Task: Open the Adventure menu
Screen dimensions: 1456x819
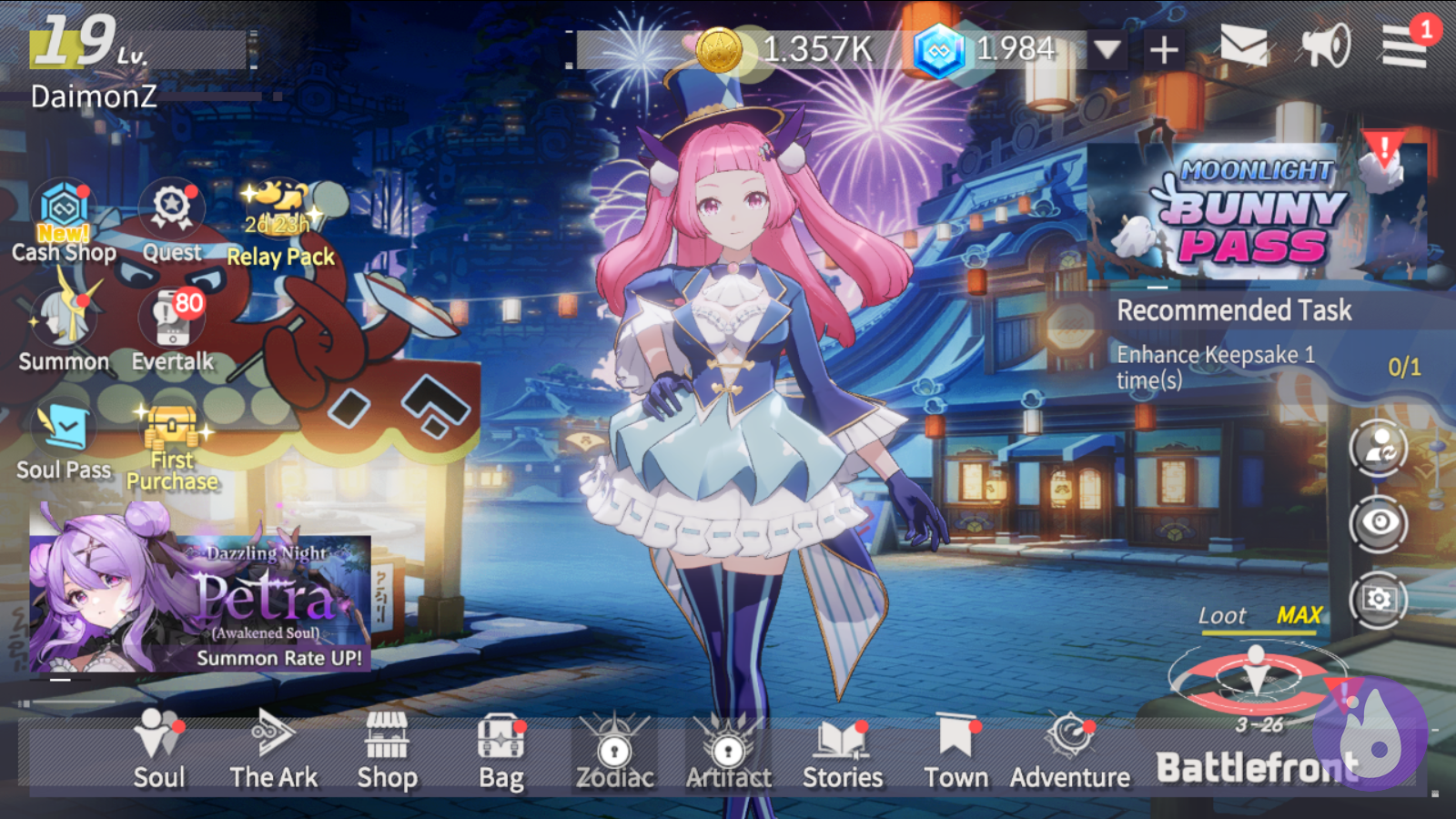Action: tap(1069, 751)
